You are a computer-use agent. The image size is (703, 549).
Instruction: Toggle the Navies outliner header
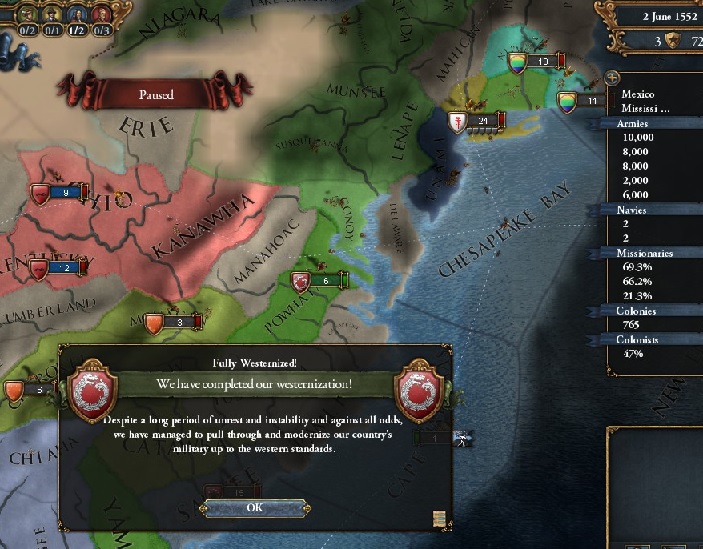(x=634, y=210)
